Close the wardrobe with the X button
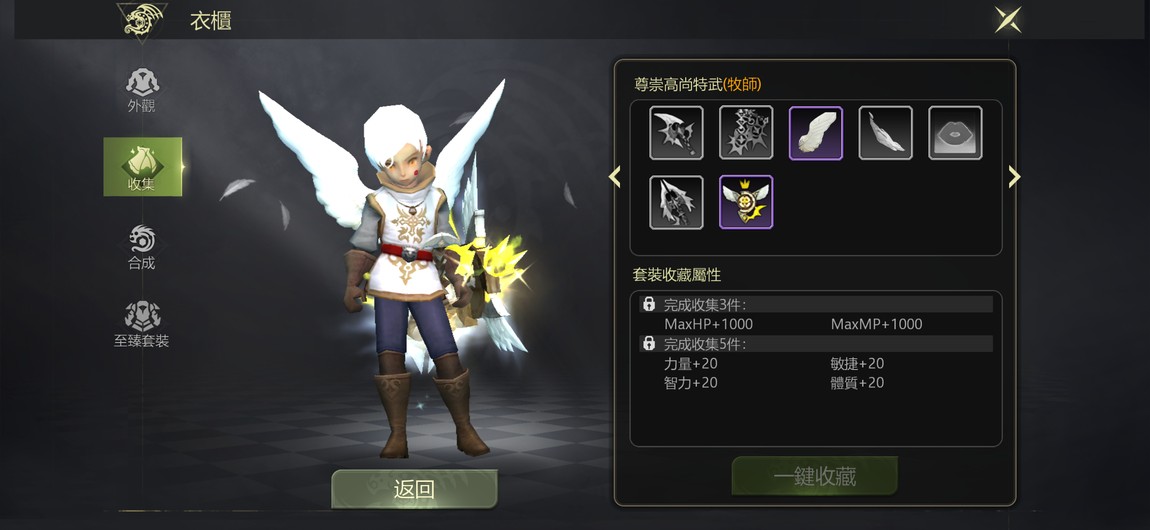Viewport: 1150px width, 530px height. click(x=1007, y=20)
